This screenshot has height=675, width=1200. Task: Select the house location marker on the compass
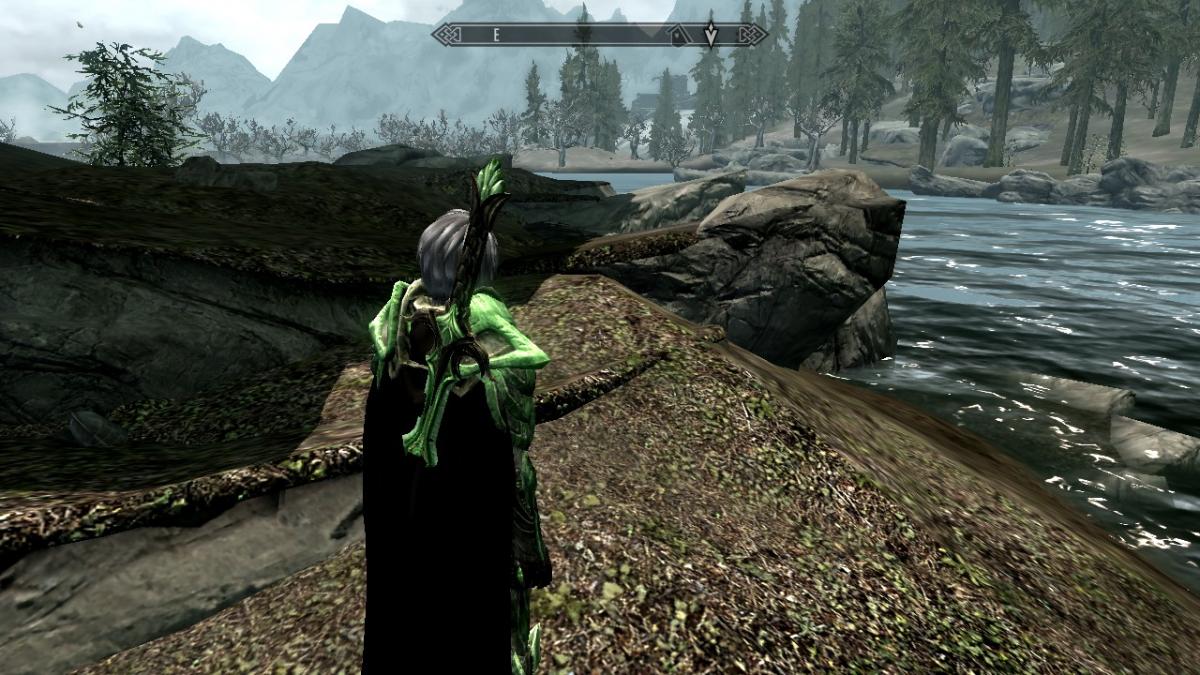click(678, 35)
